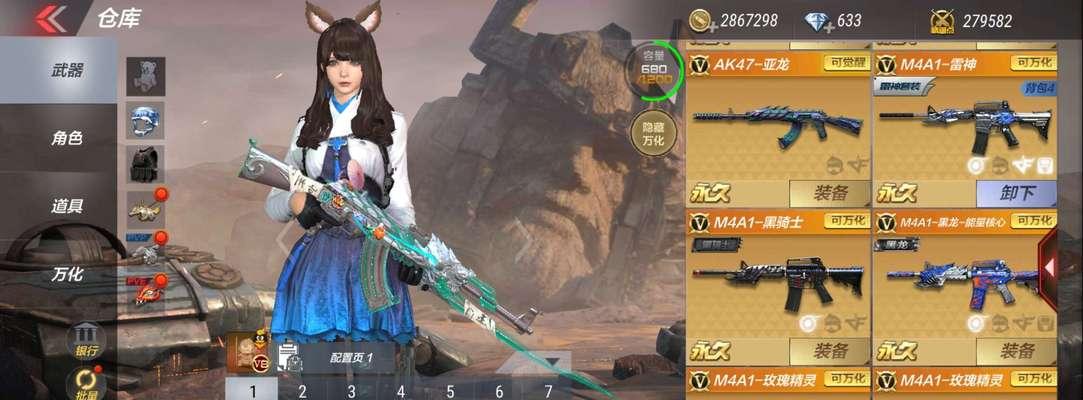Switch to the 万化 tab

[x=67, y=273]
